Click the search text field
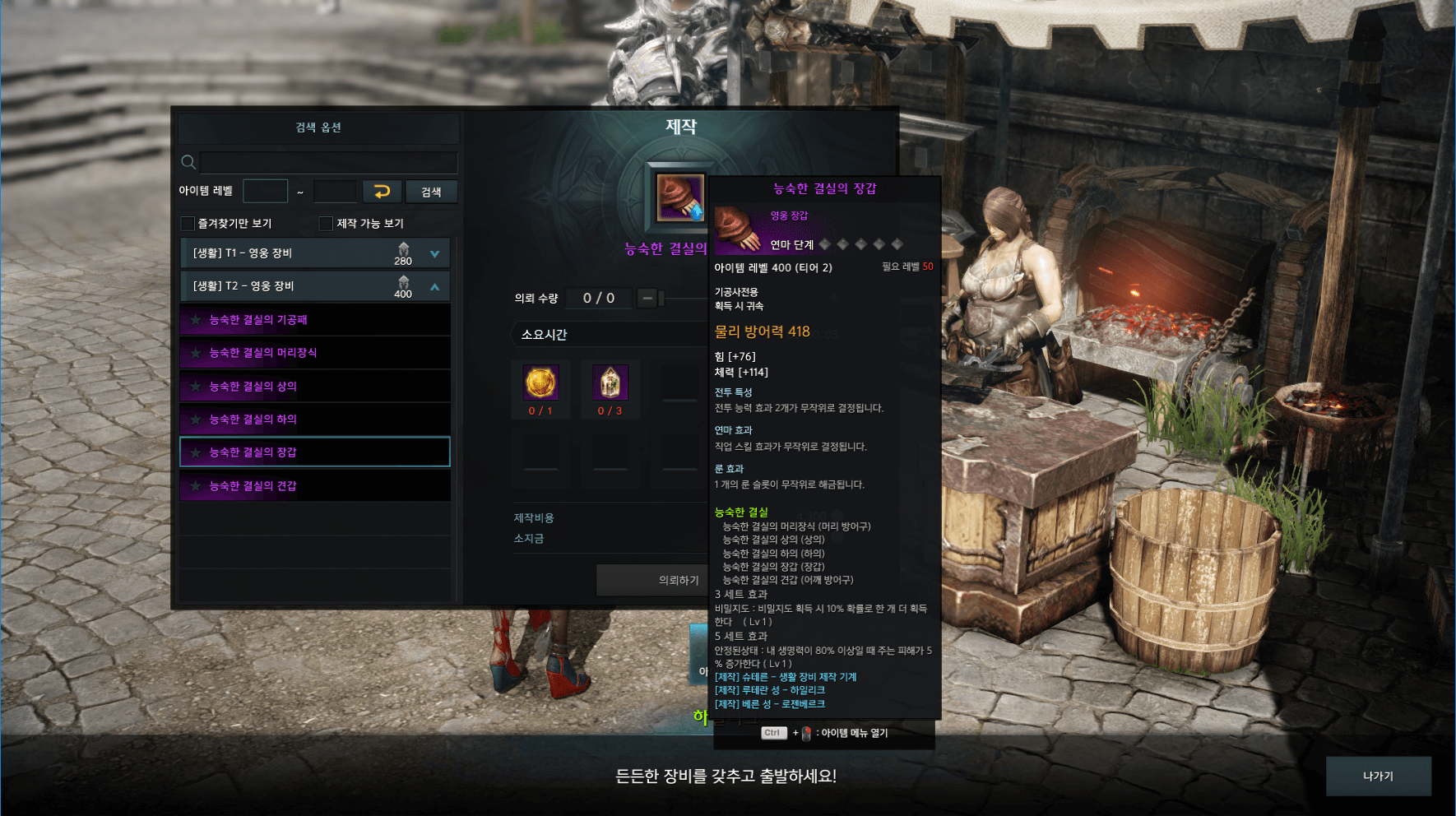 [x=327, y=162]
